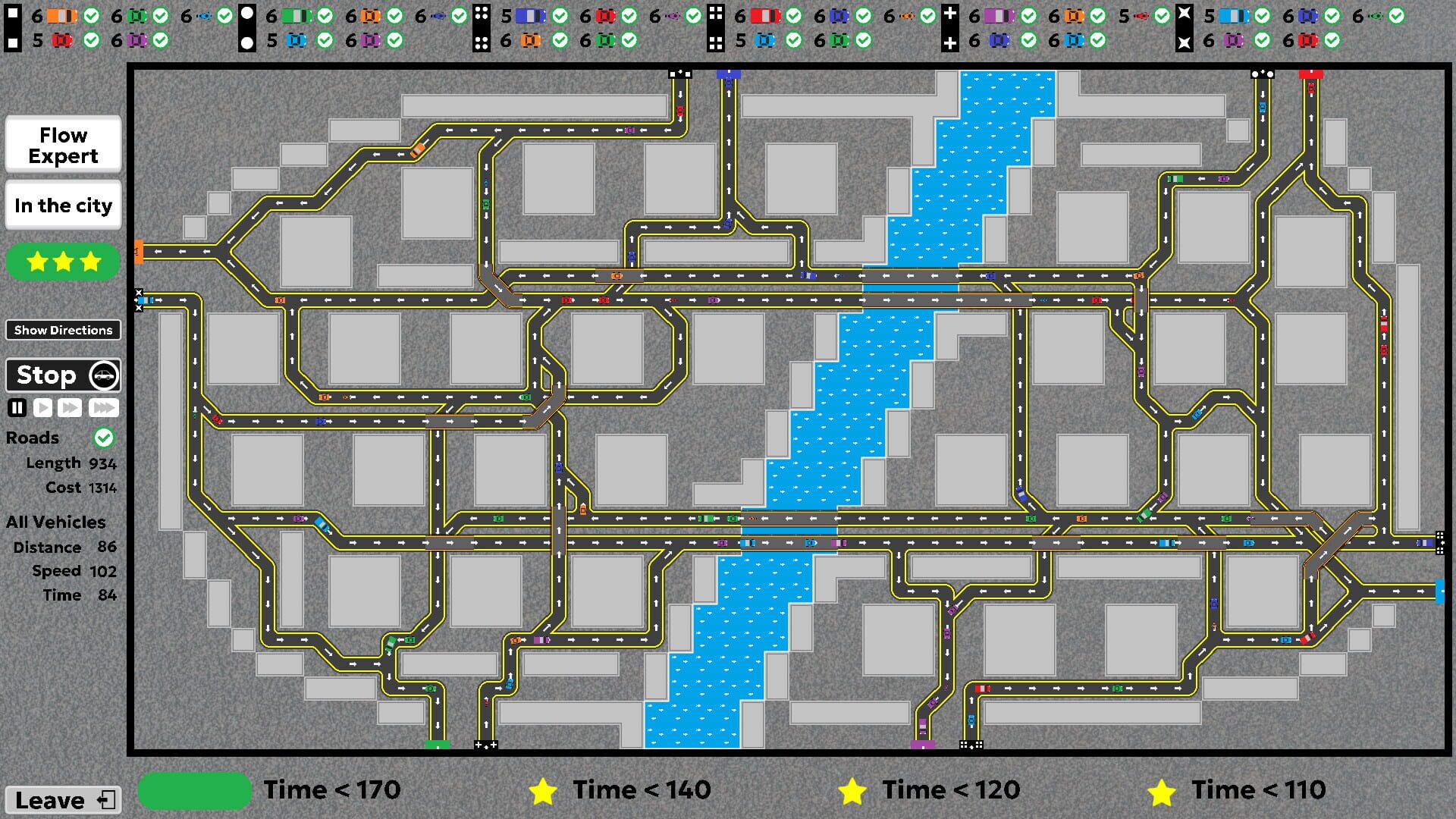Viewport: 1456px width, 819px height.
Task: Enable double-arrow fast-forward speed
Action: (x=70, y=407)
